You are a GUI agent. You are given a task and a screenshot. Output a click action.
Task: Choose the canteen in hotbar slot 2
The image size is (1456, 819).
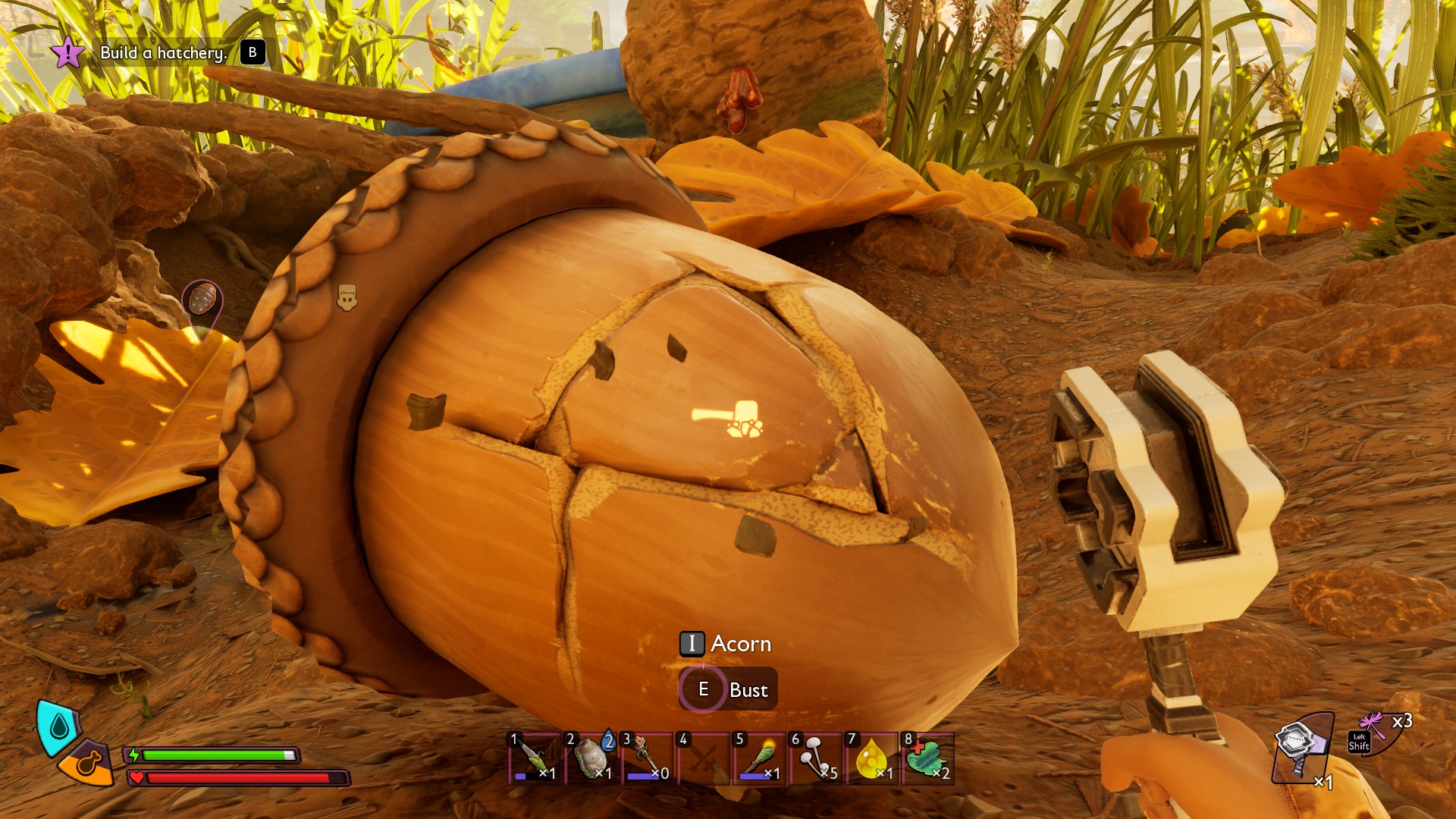[591, 757]
